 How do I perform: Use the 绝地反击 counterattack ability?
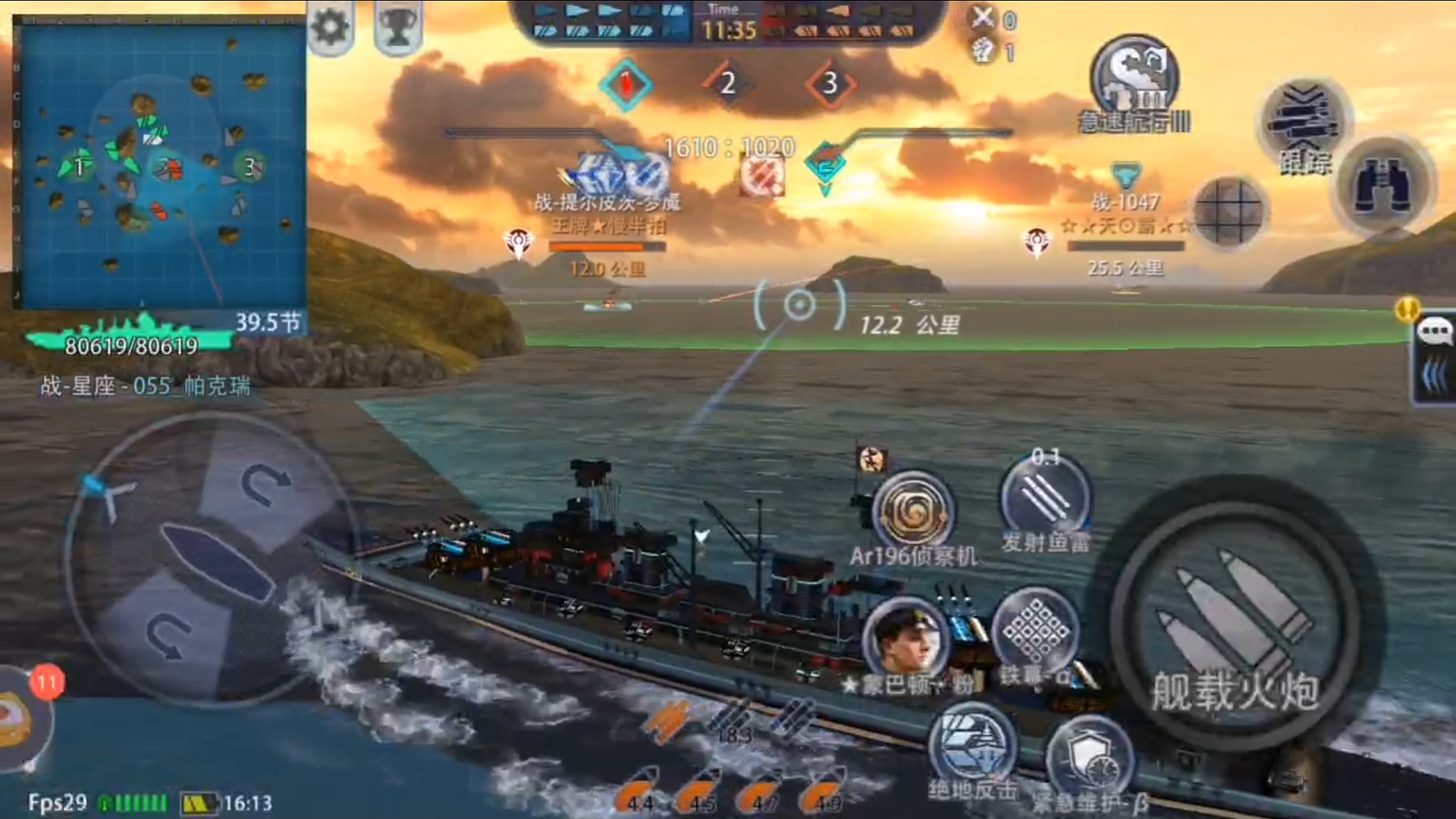coord(971,747)
